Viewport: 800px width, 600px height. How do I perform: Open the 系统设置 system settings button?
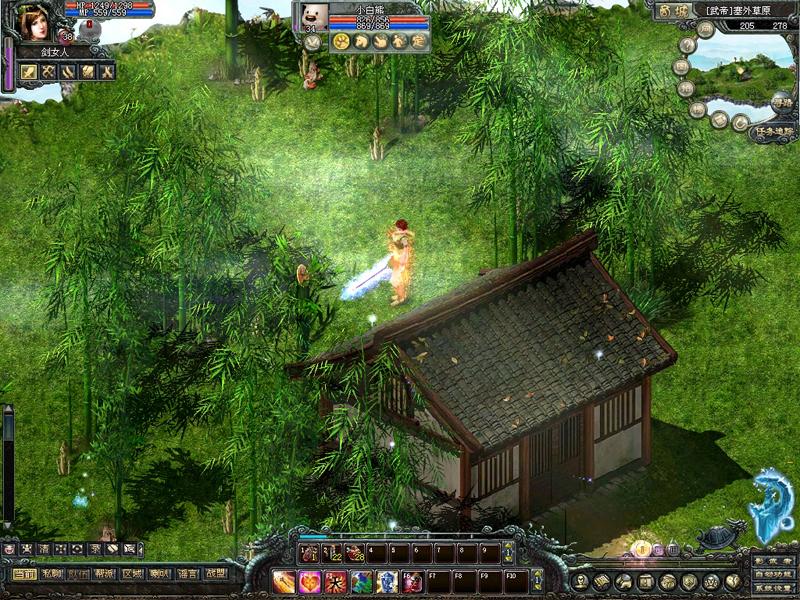[774, 589]
